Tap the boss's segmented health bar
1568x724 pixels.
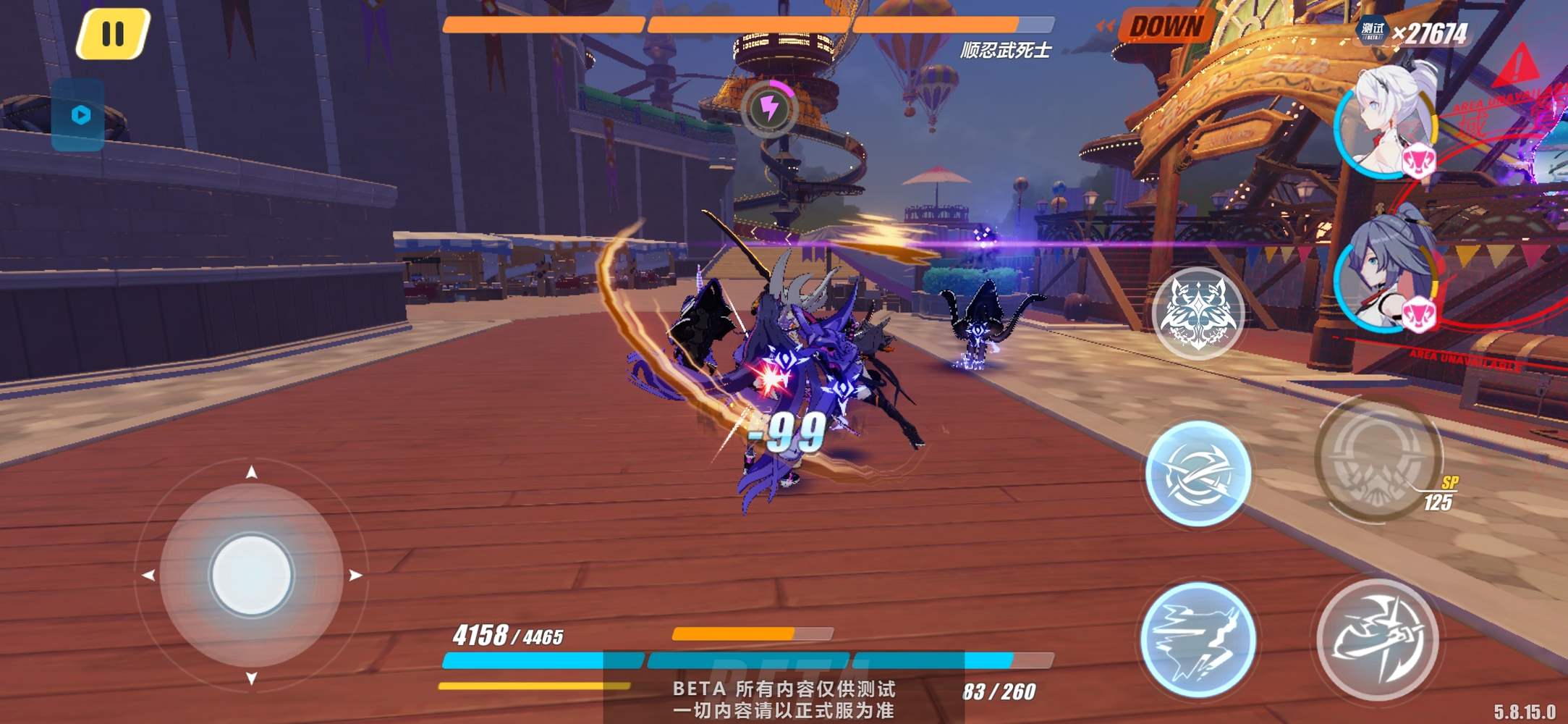pos(731,24)
